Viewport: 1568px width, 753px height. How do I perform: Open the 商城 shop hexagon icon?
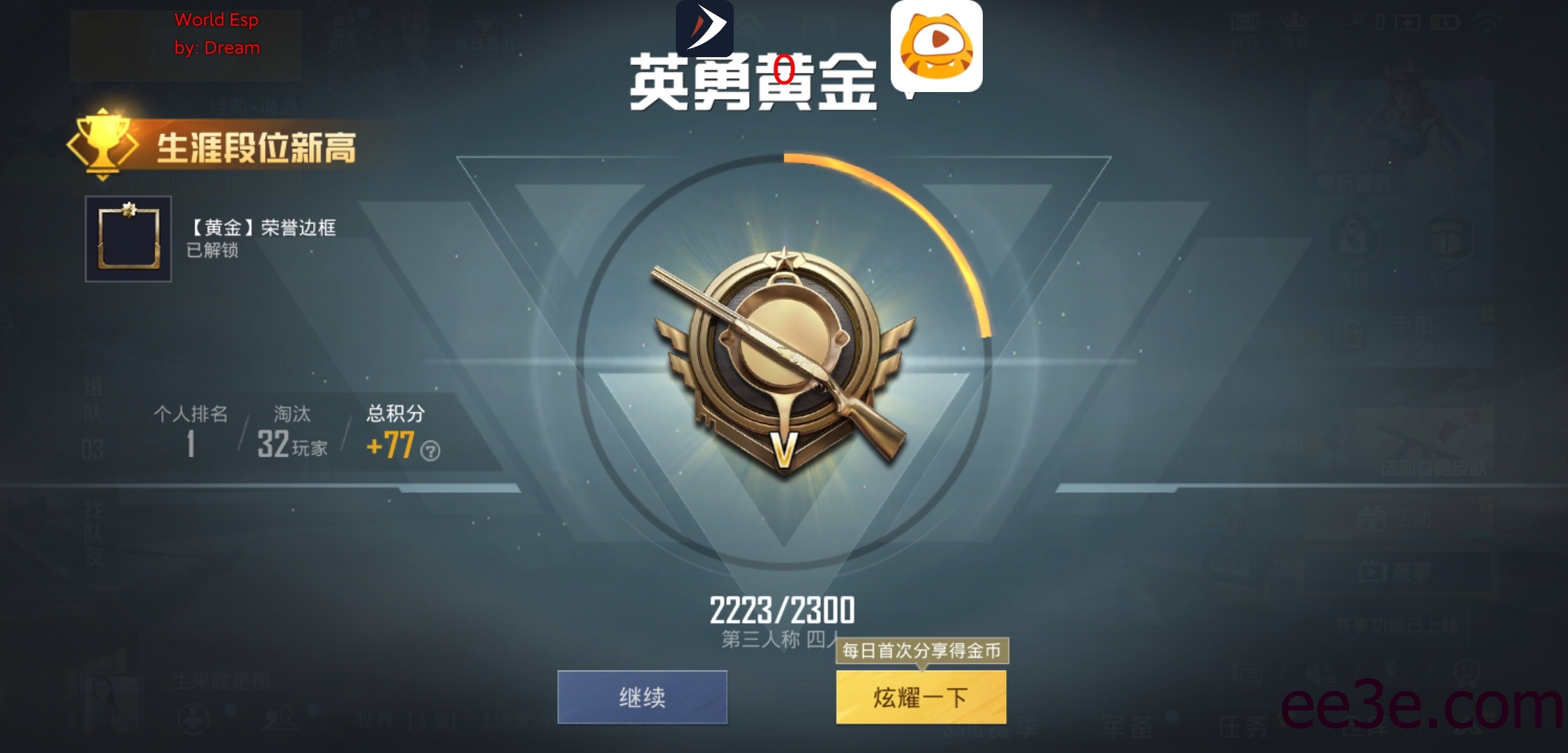pyautogui.click(x=1354, y=238)
